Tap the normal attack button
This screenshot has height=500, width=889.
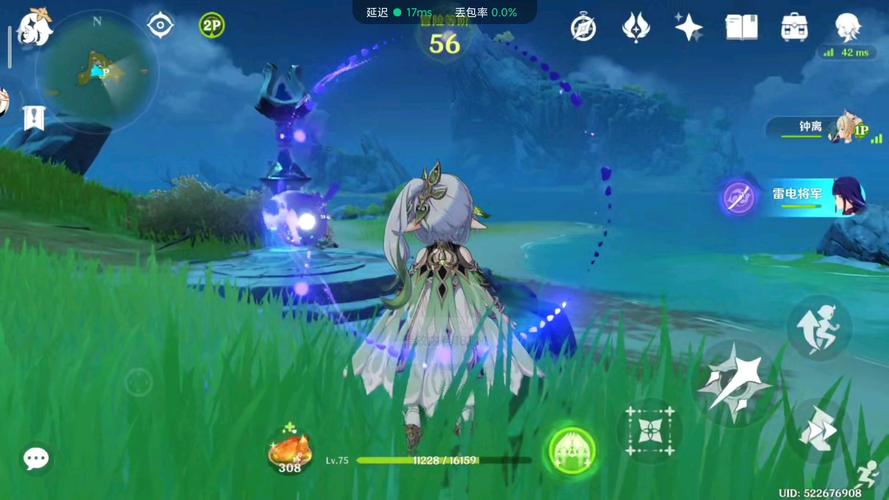(735, 382)
